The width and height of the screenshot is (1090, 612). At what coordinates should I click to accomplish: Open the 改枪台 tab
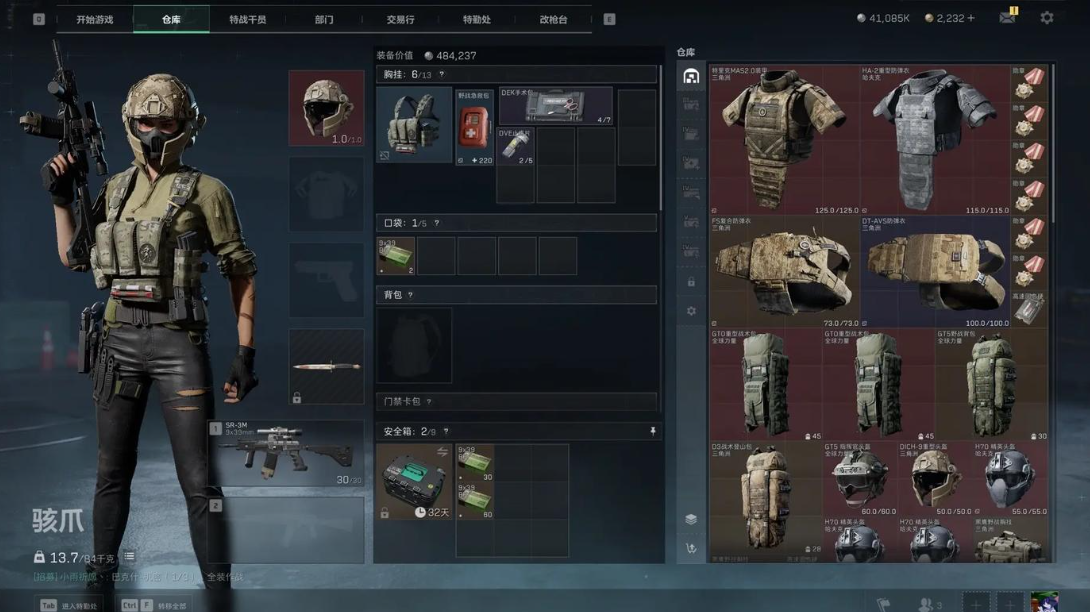(x=553, y=19)
